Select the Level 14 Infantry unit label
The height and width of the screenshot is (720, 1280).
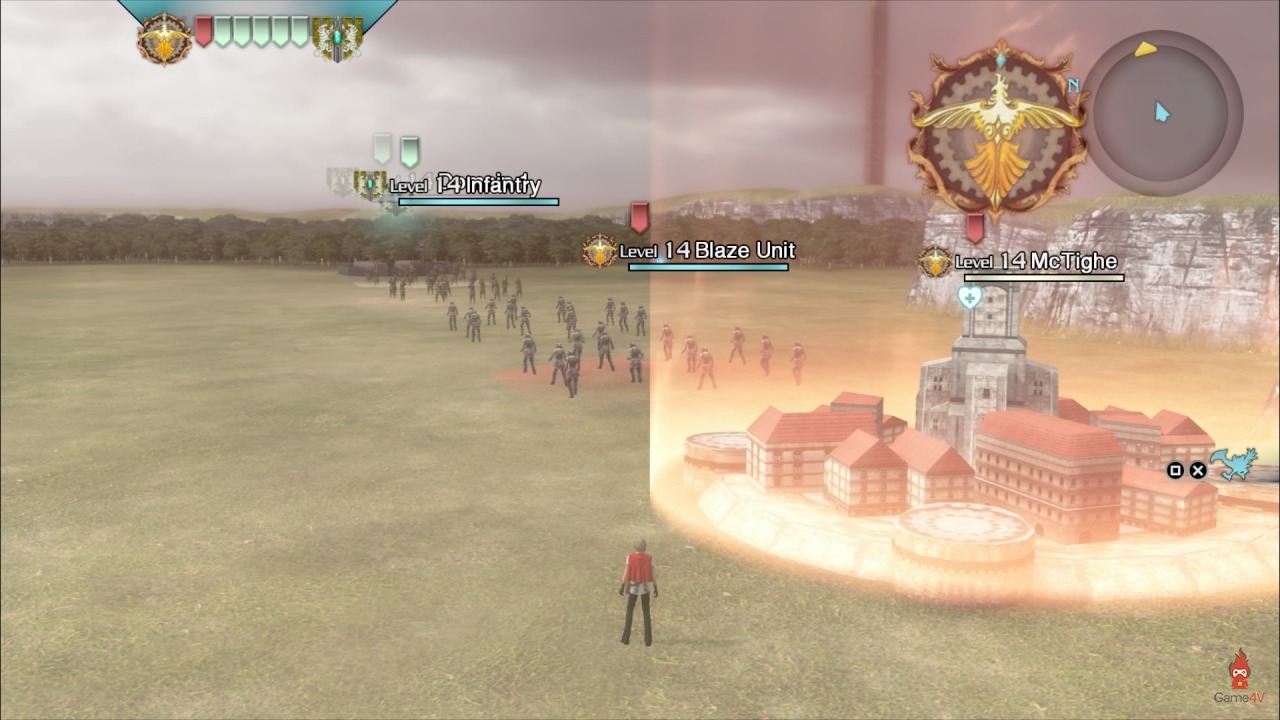pos(465,185)
